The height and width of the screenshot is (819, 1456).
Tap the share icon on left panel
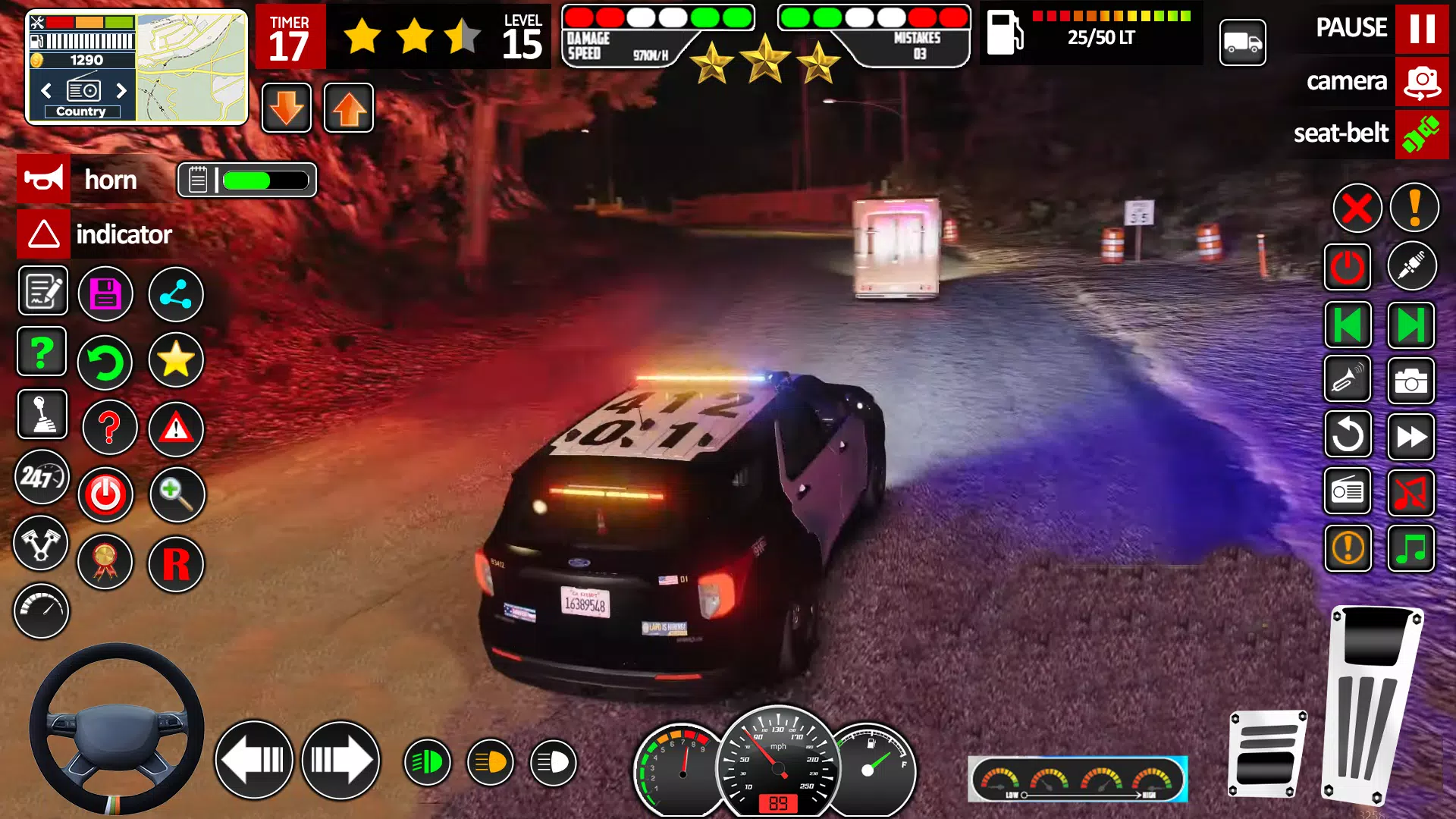tap(175, 294)
